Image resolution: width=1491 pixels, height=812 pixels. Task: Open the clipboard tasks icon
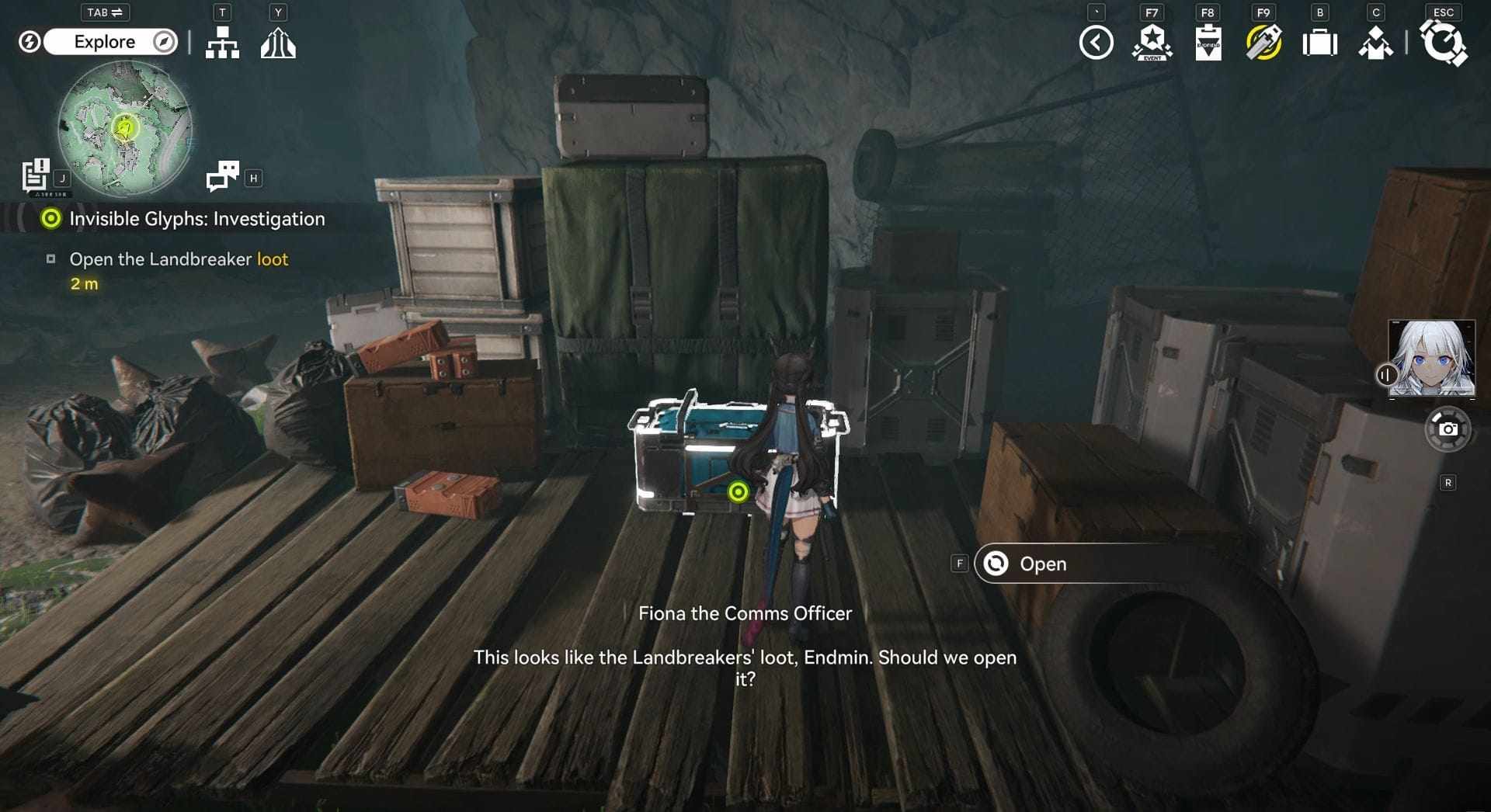click(x=1208, y=43)
